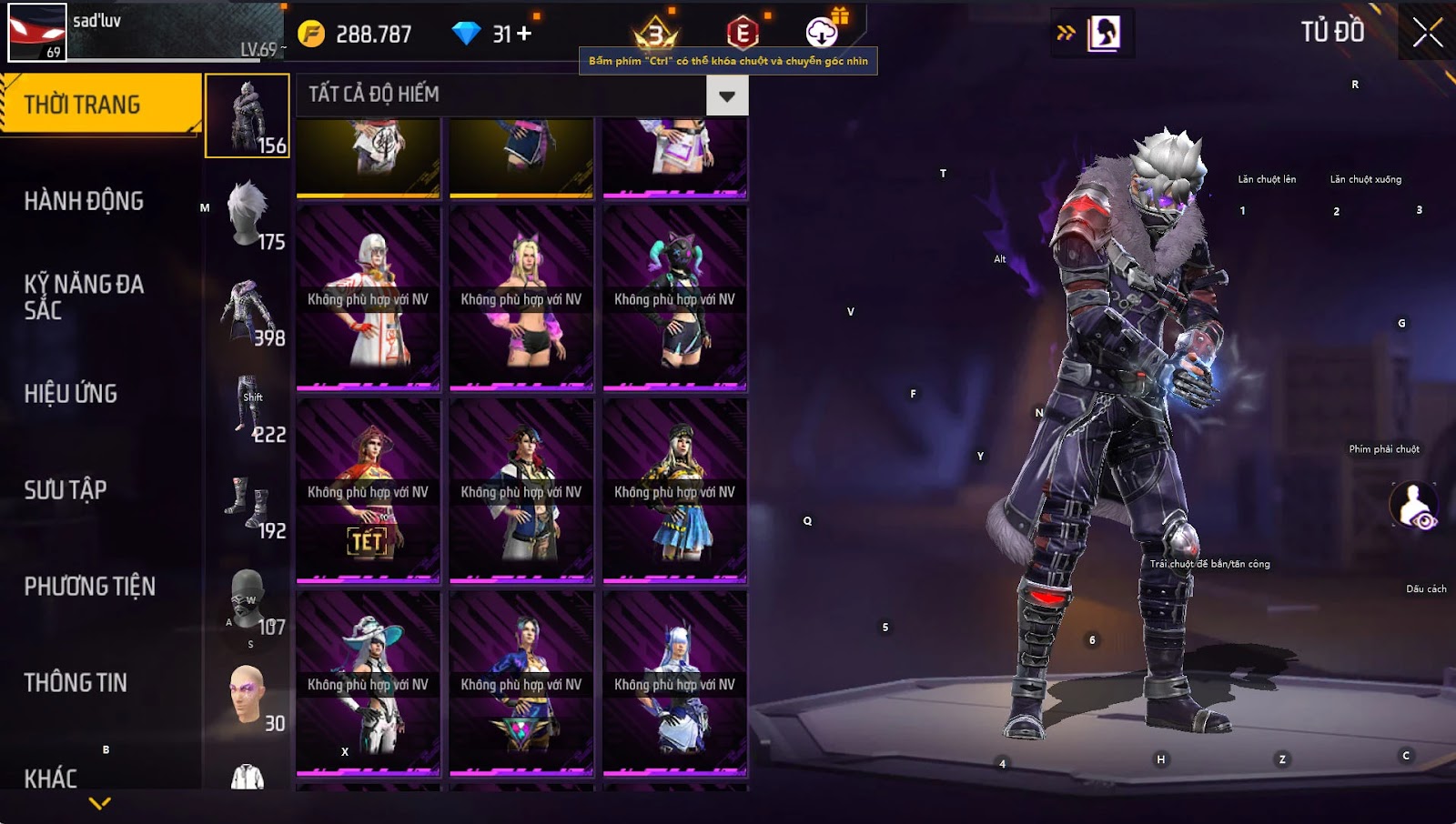This screenshot has width=1456, height=824.
Task: Choose the Tết red outfit thumbnail
Action: point(368,490)
